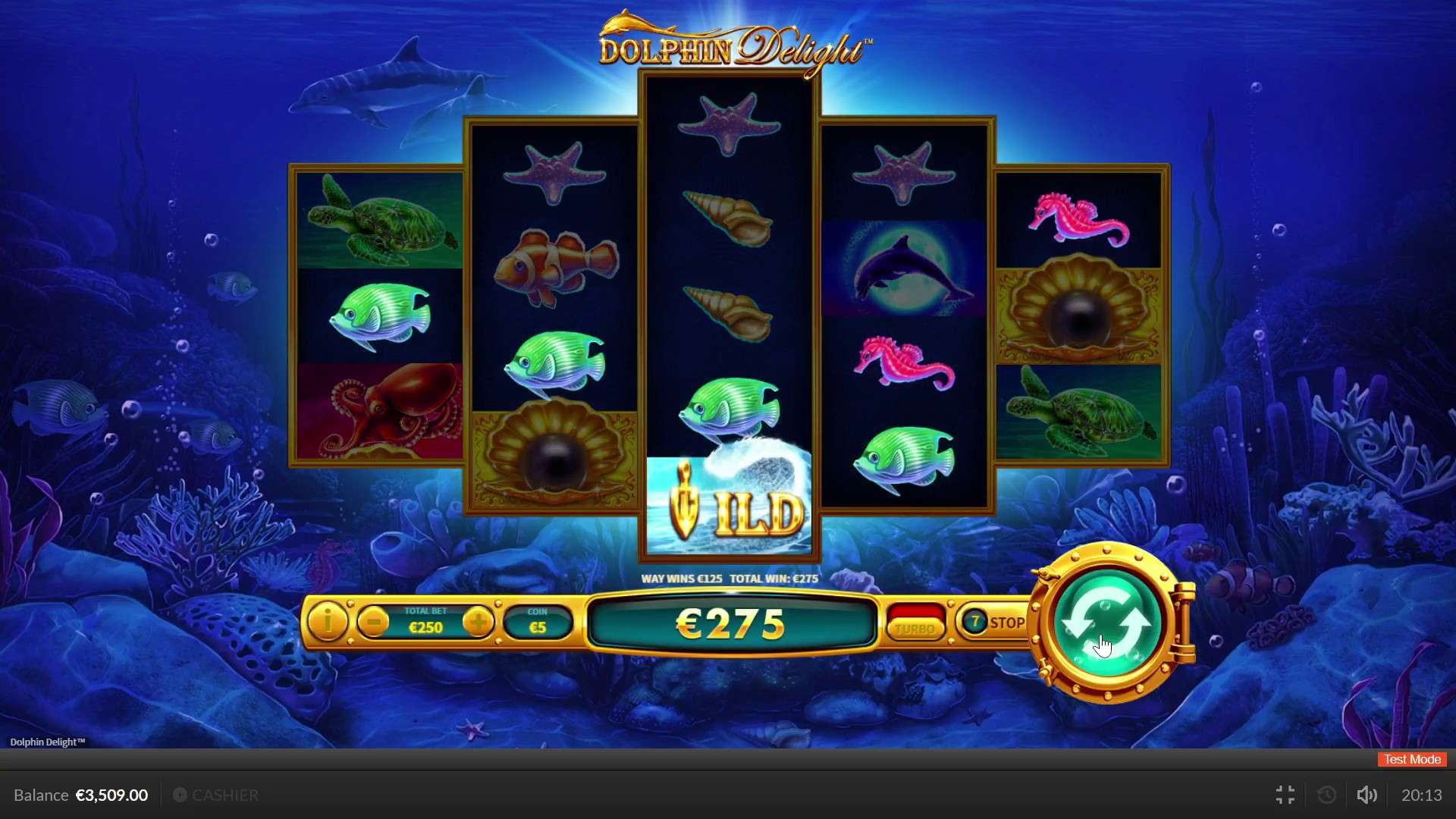The height and width of the screenshot is (819, 1456).
Task: Enable Turbo mode
Action: coord(915,628)
